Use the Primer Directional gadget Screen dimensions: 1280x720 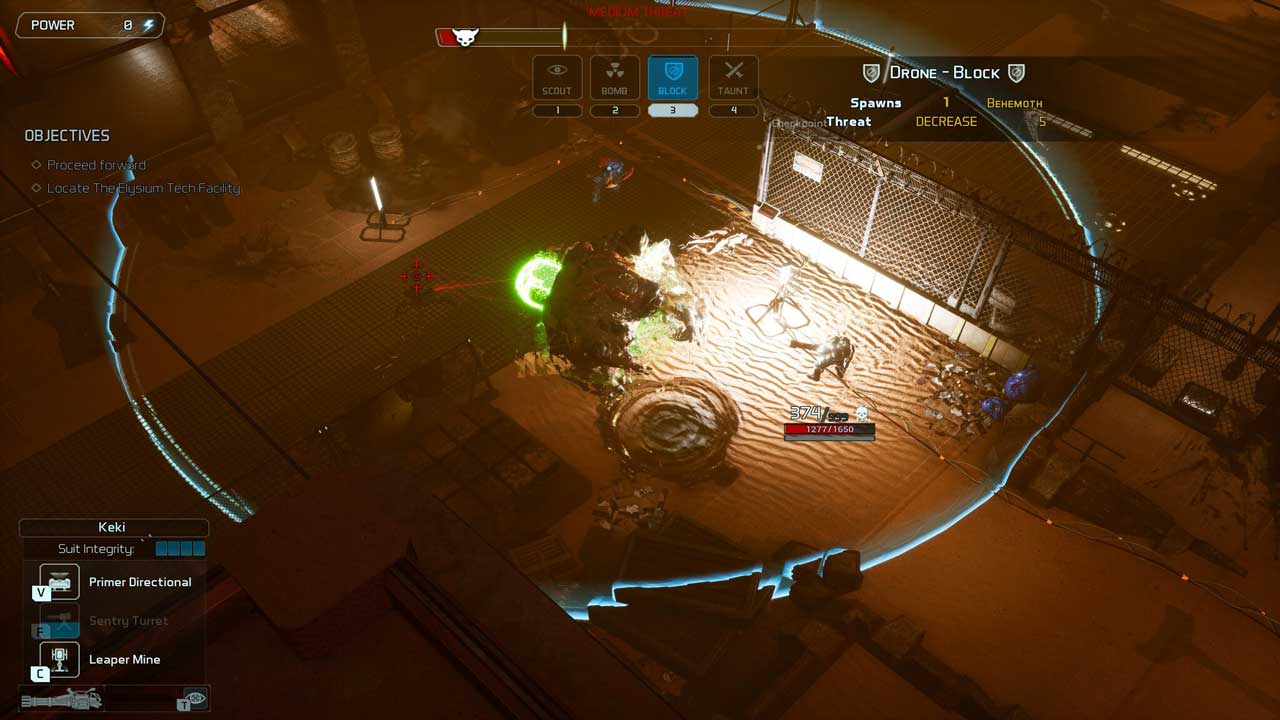[59, 582]
